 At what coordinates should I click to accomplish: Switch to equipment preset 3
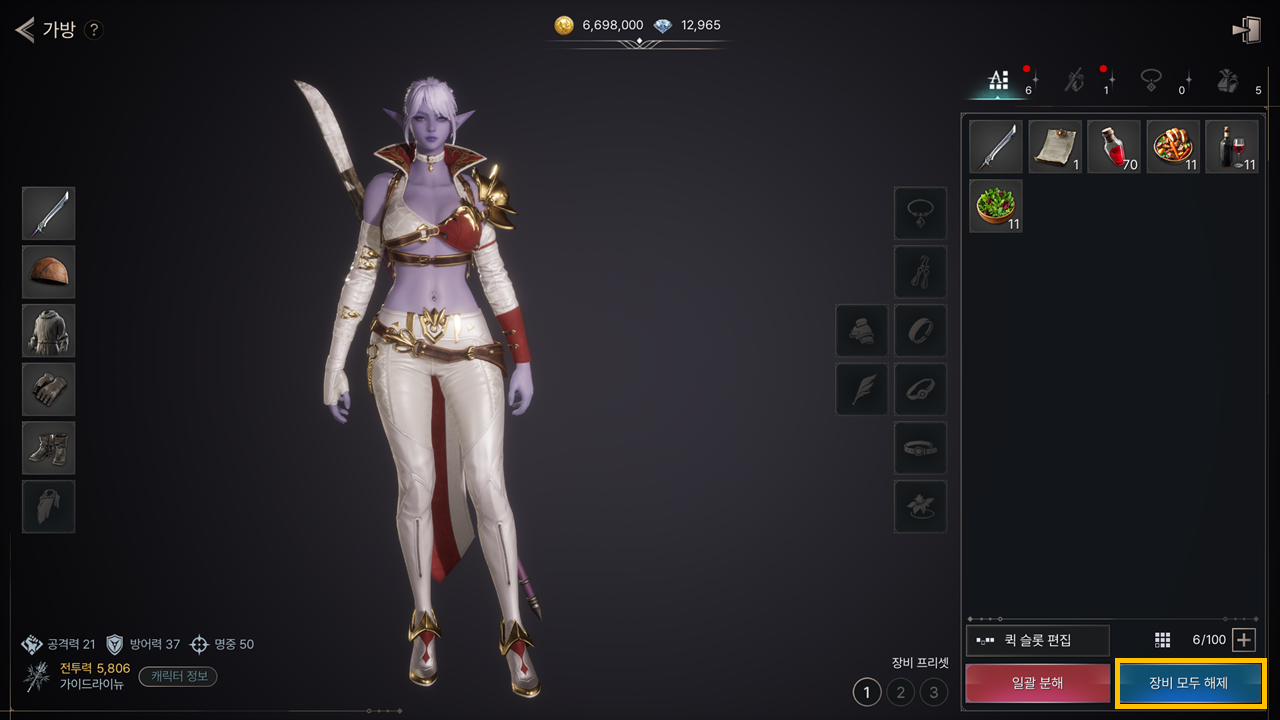[934, 691]
